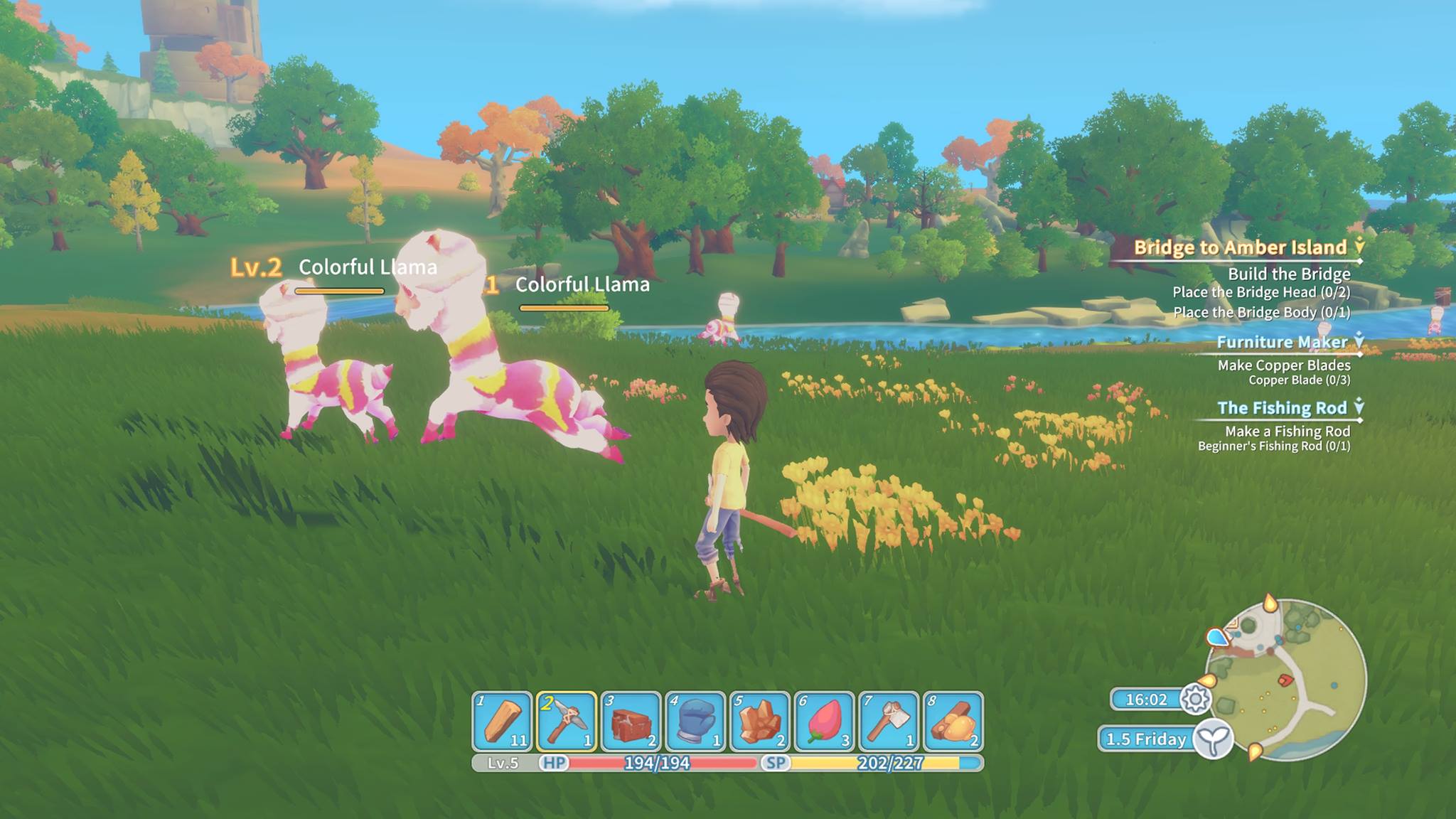Select the red brick hotbar slot

(x=631, y=721)
